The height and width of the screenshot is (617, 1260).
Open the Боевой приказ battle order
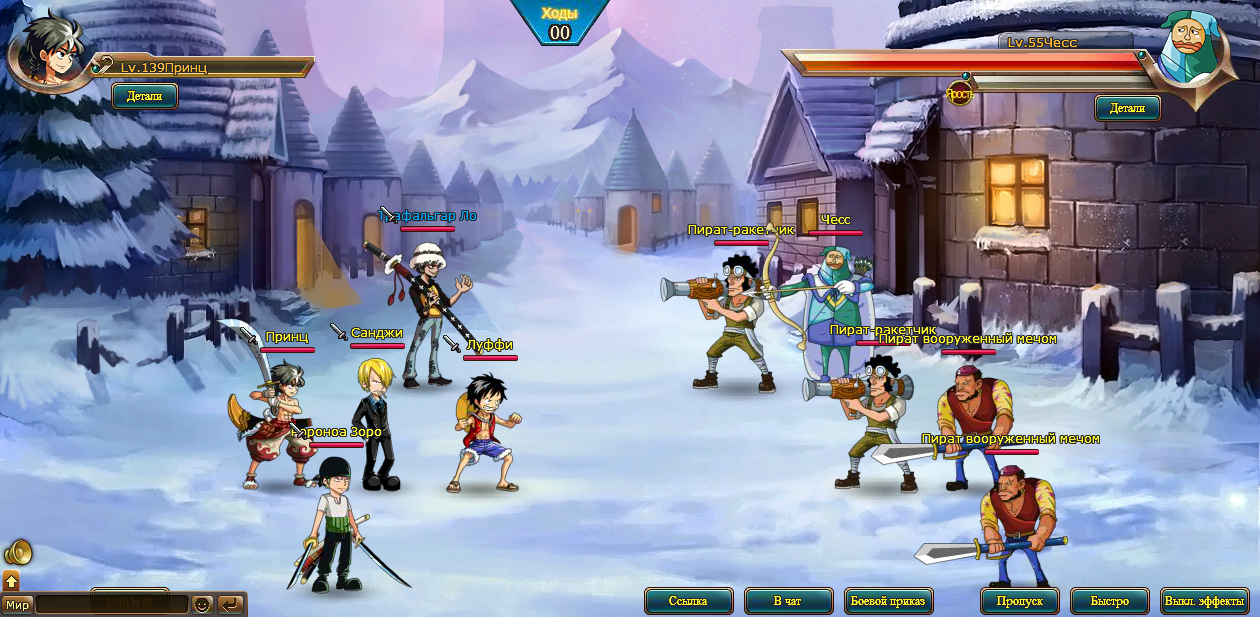(x=889, y=601)
